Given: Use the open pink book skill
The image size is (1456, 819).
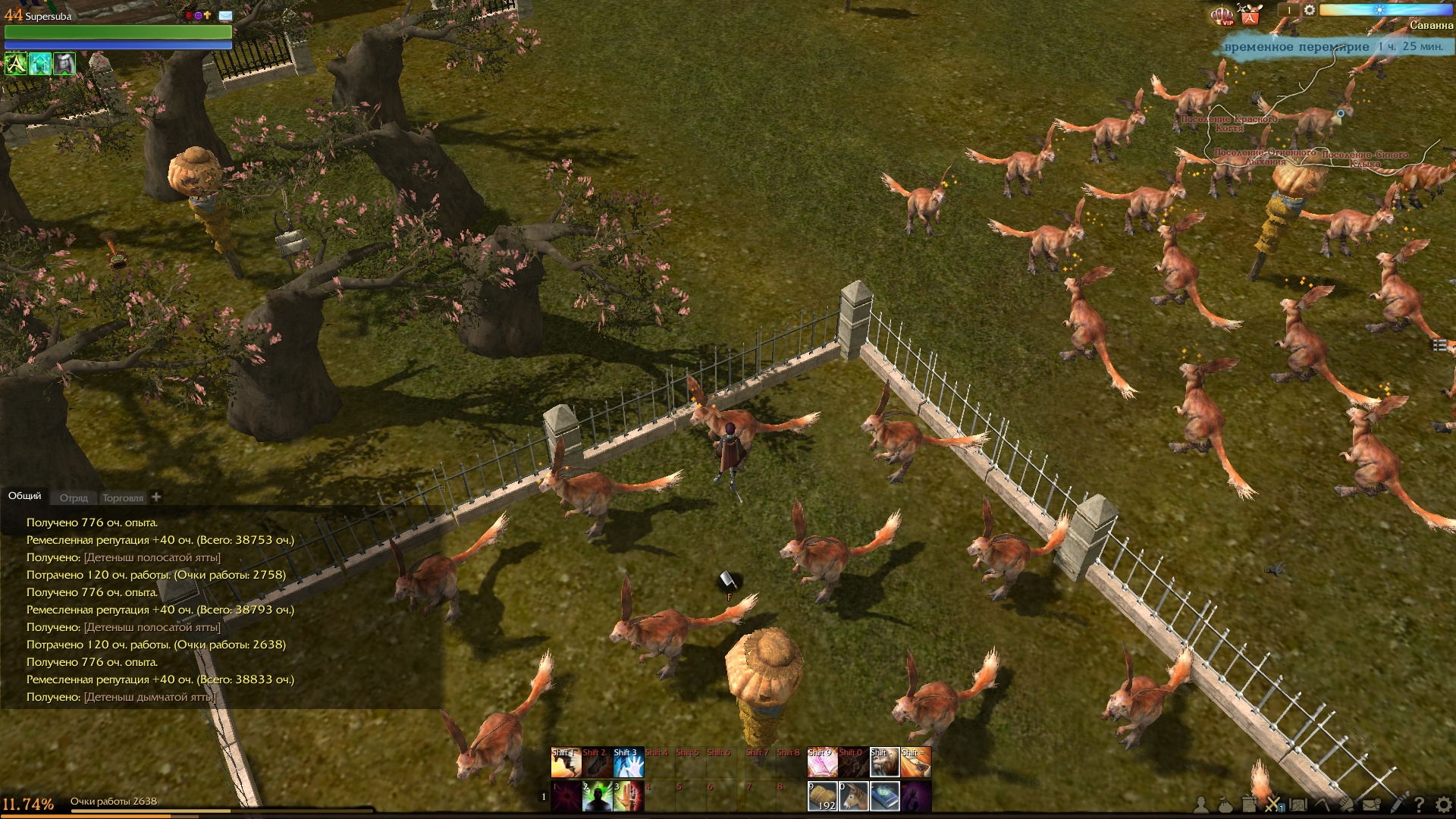Looking at the screenshot, I should pos(822,763).
